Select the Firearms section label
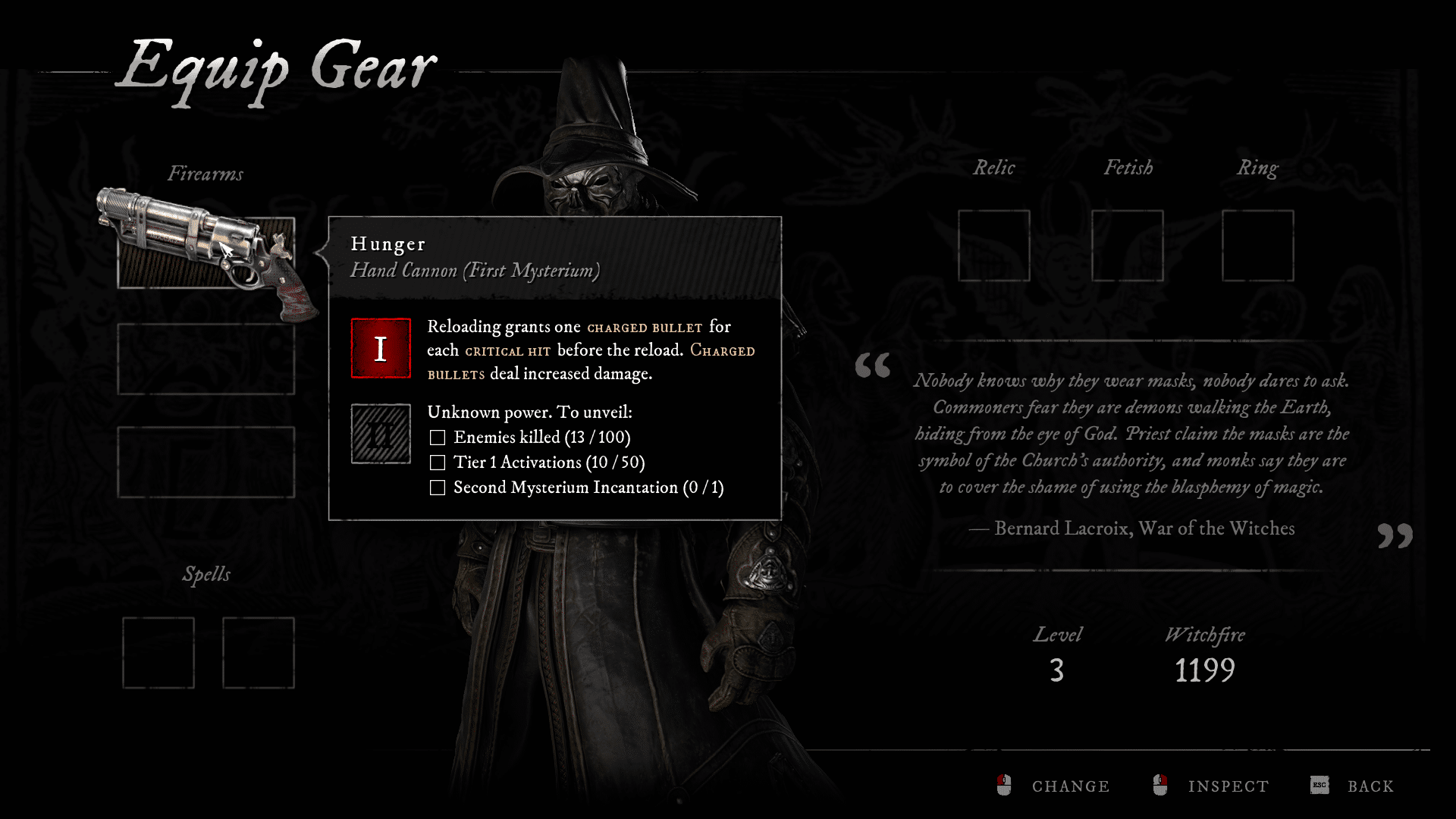 tap(206, 173)
